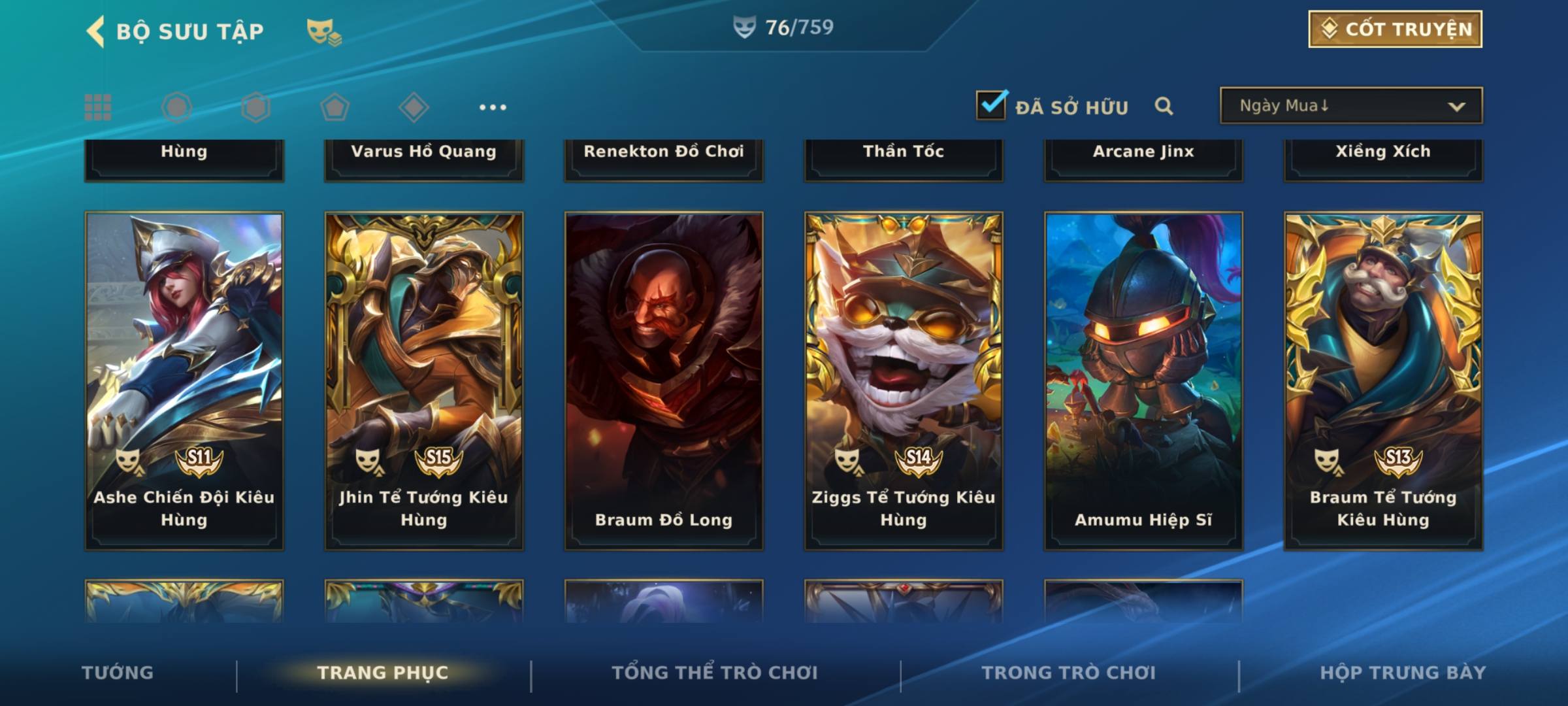This screenshot has height=706, width=1568.
Task: Go back from Bộ Sưu Tập
Action: (x=96, y=31)
